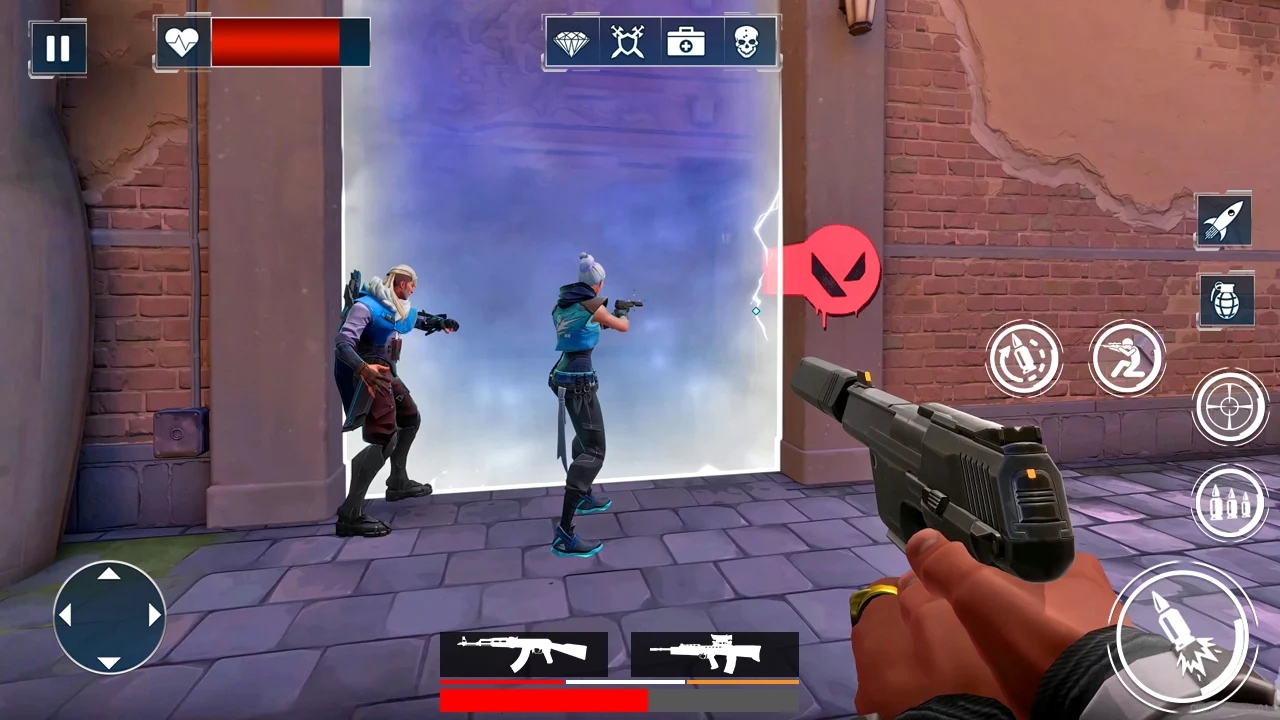
Task: Activate crouch shooting mode
Action: click(x=1127, y=357)
